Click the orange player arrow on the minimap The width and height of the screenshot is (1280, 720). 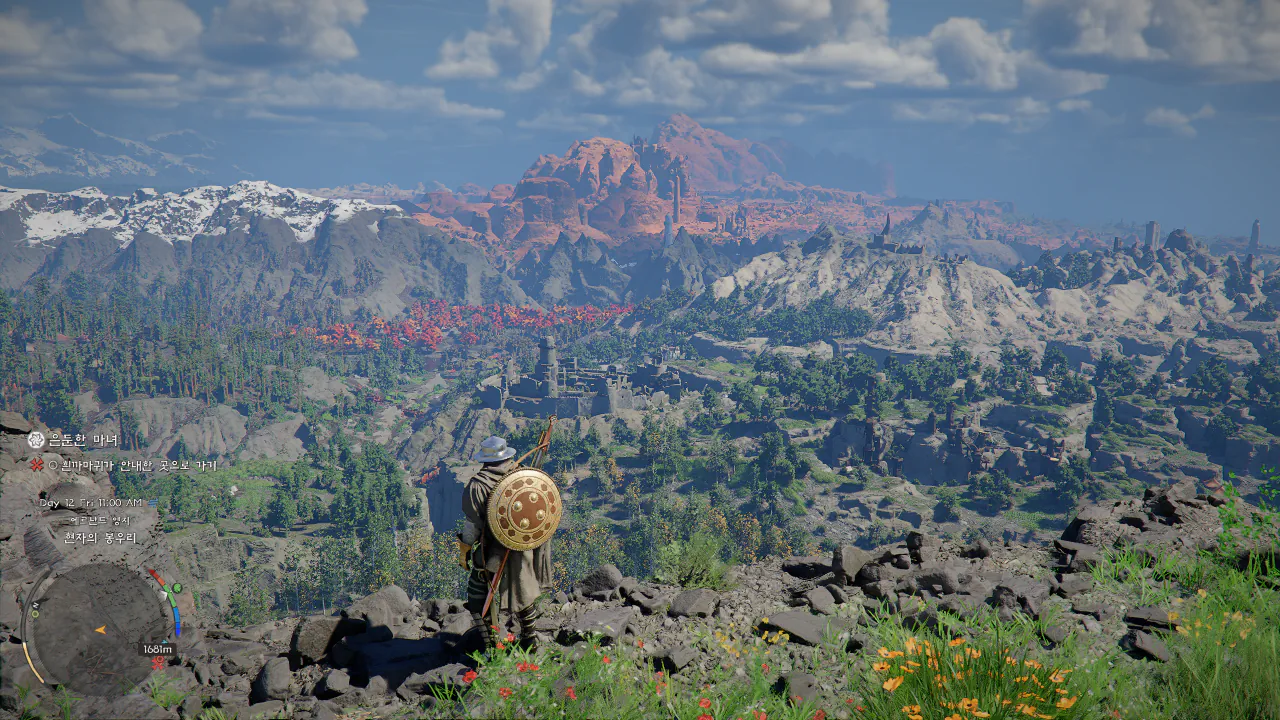100,630
